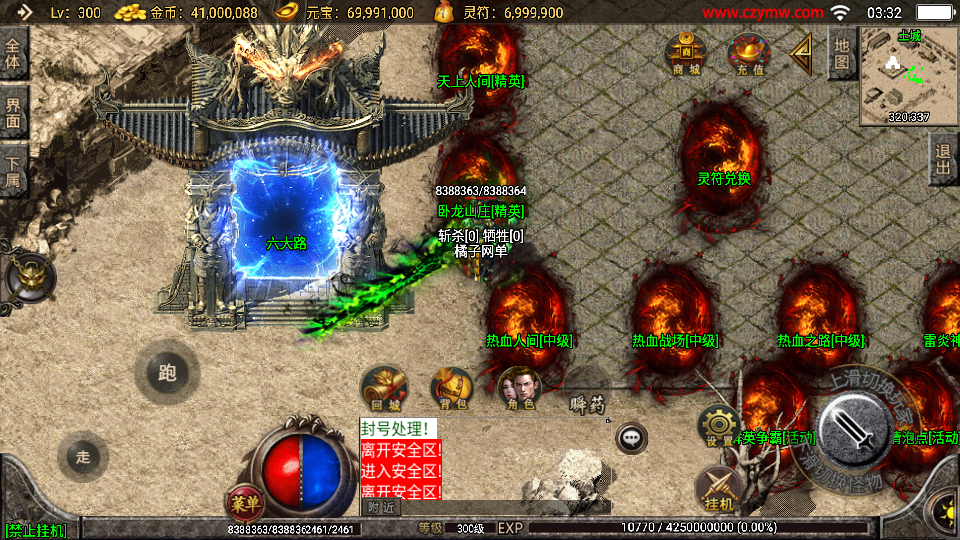
Task: Collapse the top icons with the golden arrow
Action: click(801, 54)
